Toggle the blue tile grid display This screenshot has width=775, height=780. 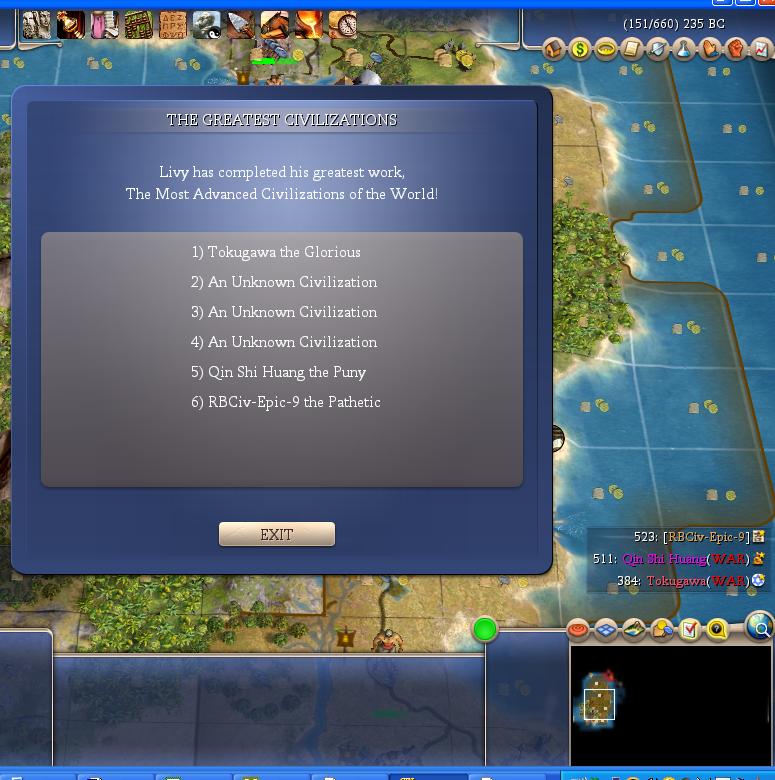[x=606, y=629]
